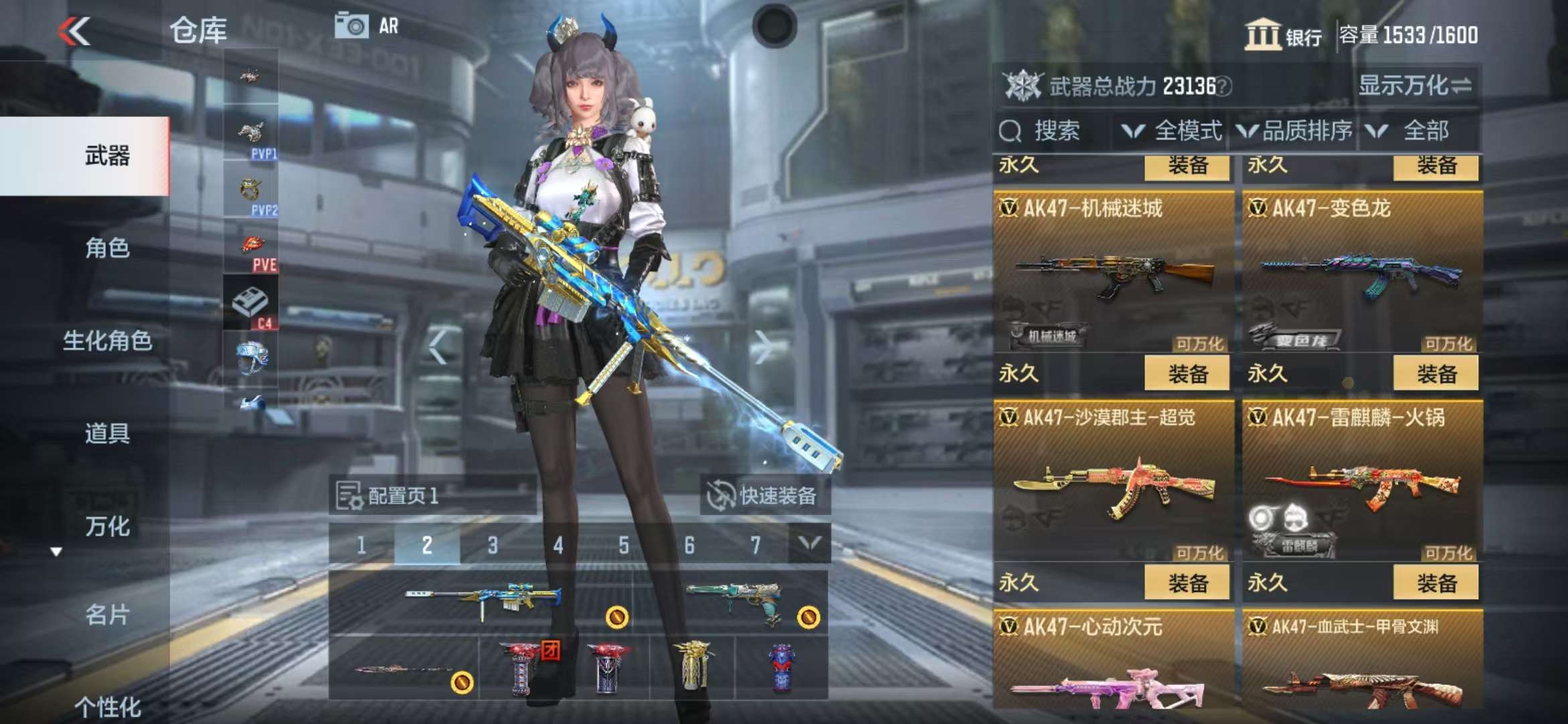Image resolution: width=1568 pixels, height=724 pixels.
Task: Go back with the double-arrow button
Action: pos(74,31)
